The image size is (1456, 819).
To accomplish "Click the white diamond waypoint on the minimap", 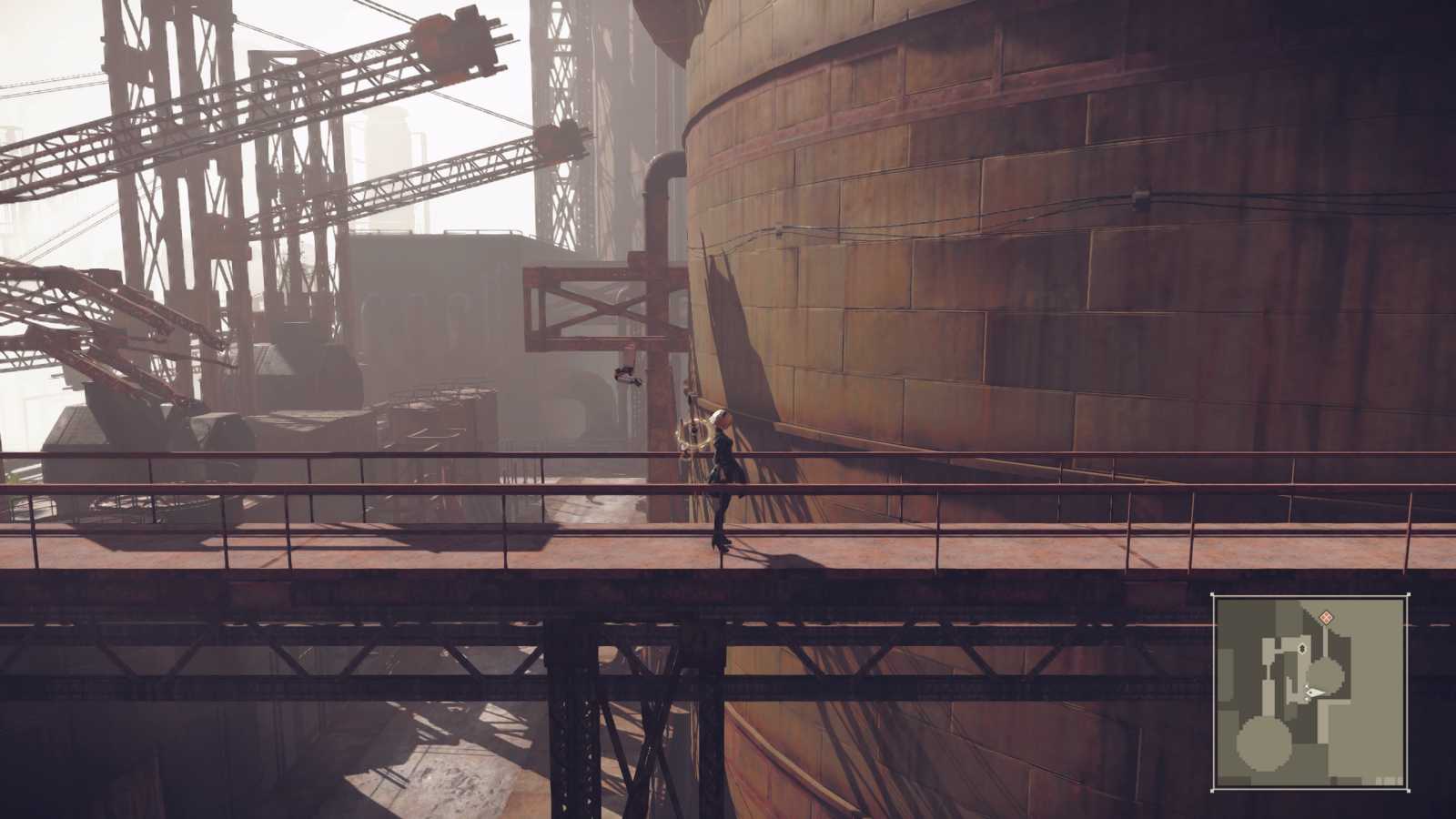I will click(x=1301, y=648).
